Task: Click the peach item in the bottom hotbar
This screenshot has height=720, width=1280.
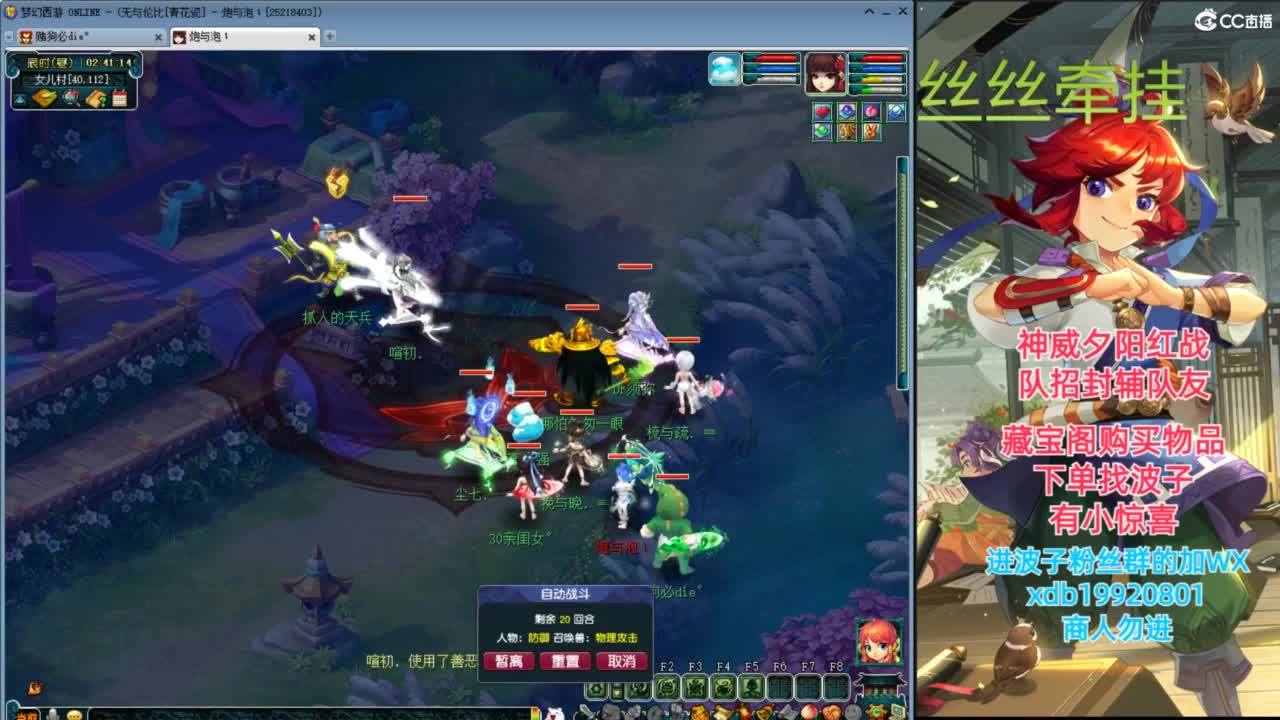Action: coord(807,713)
